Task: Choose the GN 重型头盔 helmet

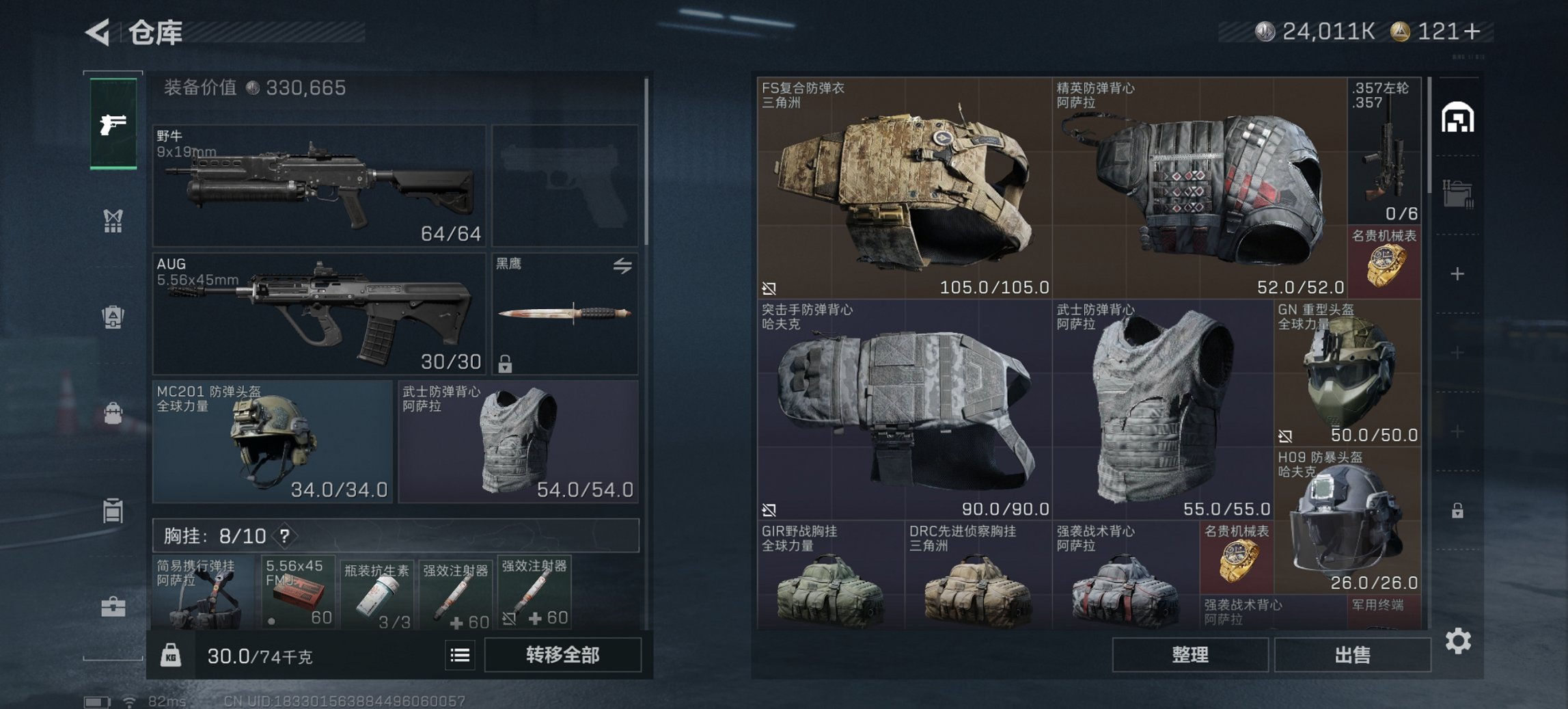Action: tap(1347, 373)
